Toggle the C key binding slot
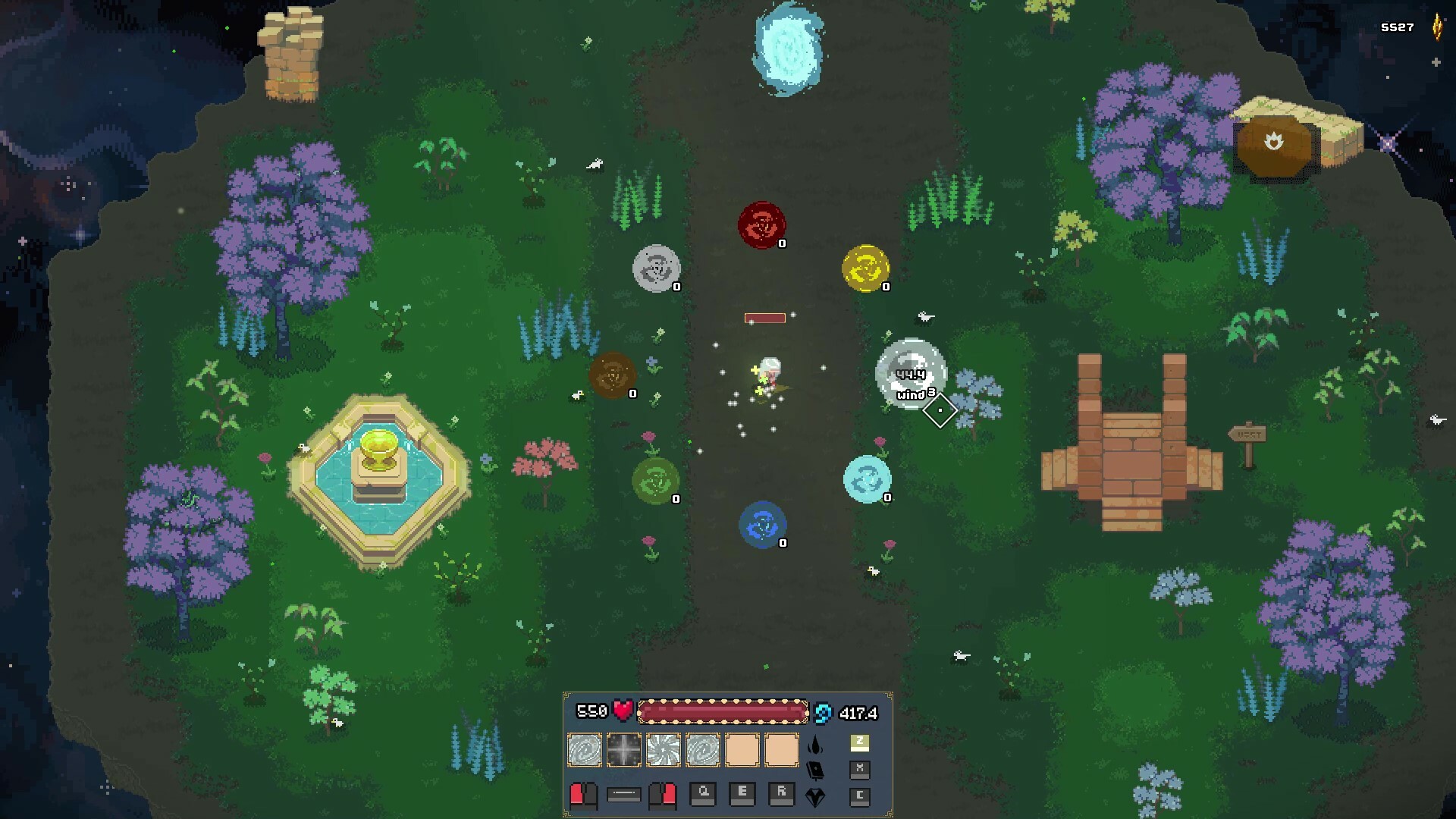The height and width of the screenshot is (819, 1456). [x=859, y=797]
